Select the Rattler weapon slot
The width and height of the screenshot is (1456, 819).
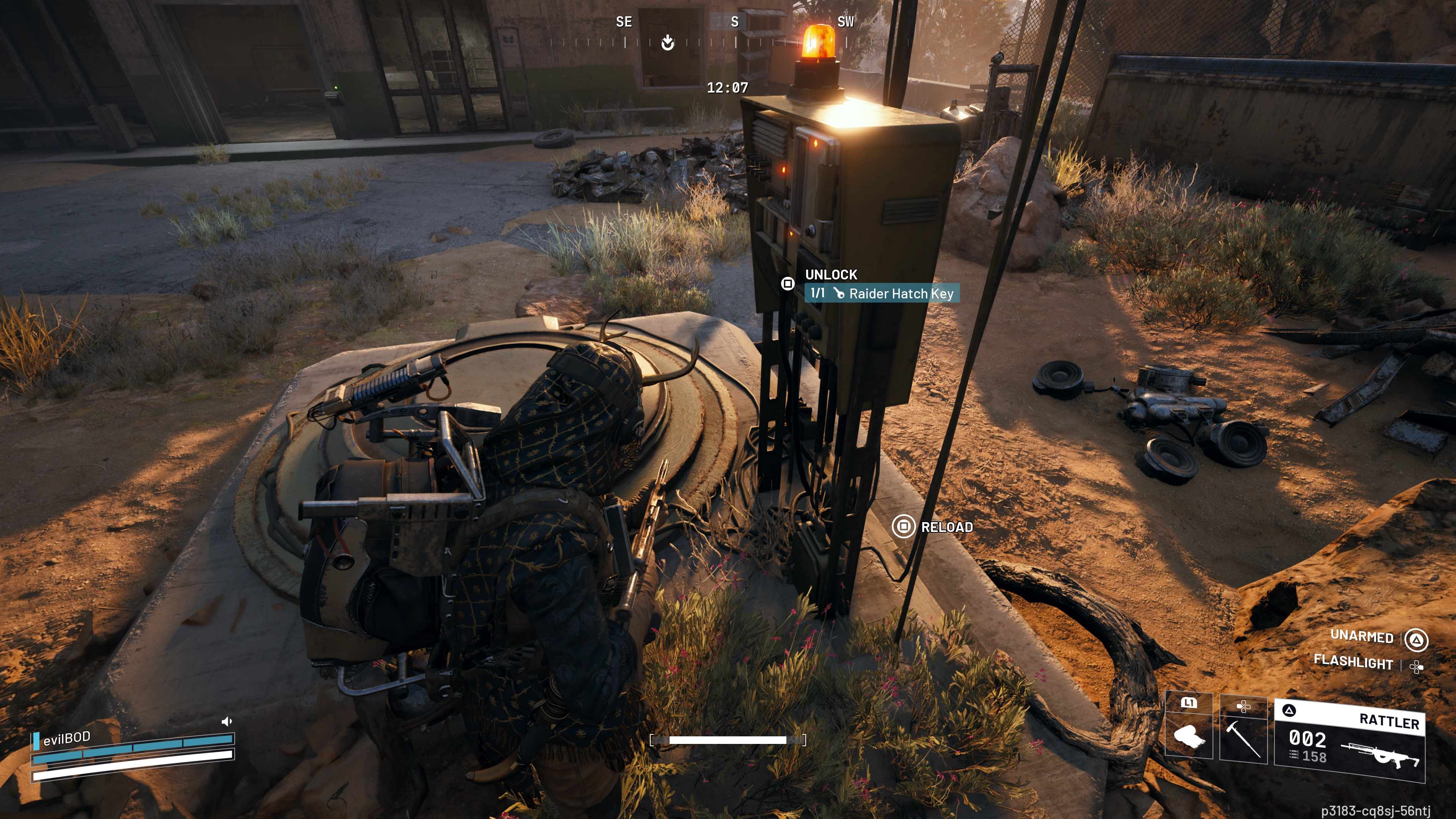[x=1350, y=741]
